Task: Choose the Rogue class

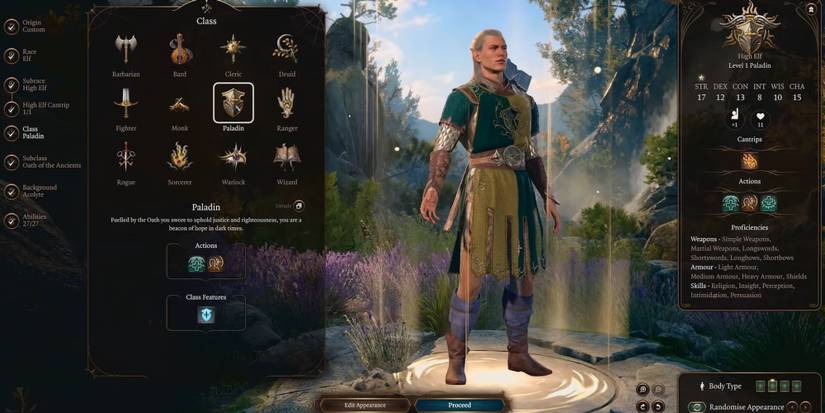Action: [x=127, y=156]
